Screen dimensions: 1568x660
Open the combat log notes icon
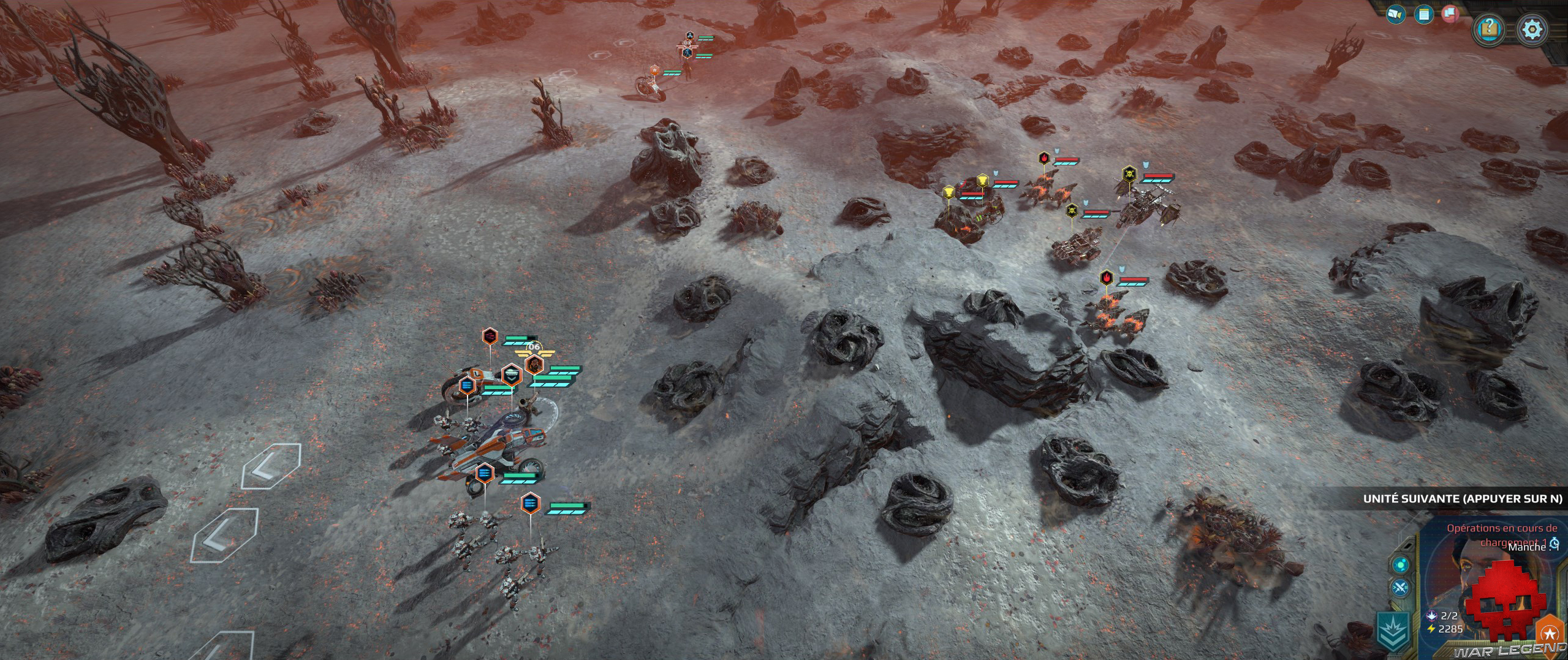pyautogui.click(x=1423, y=15)
